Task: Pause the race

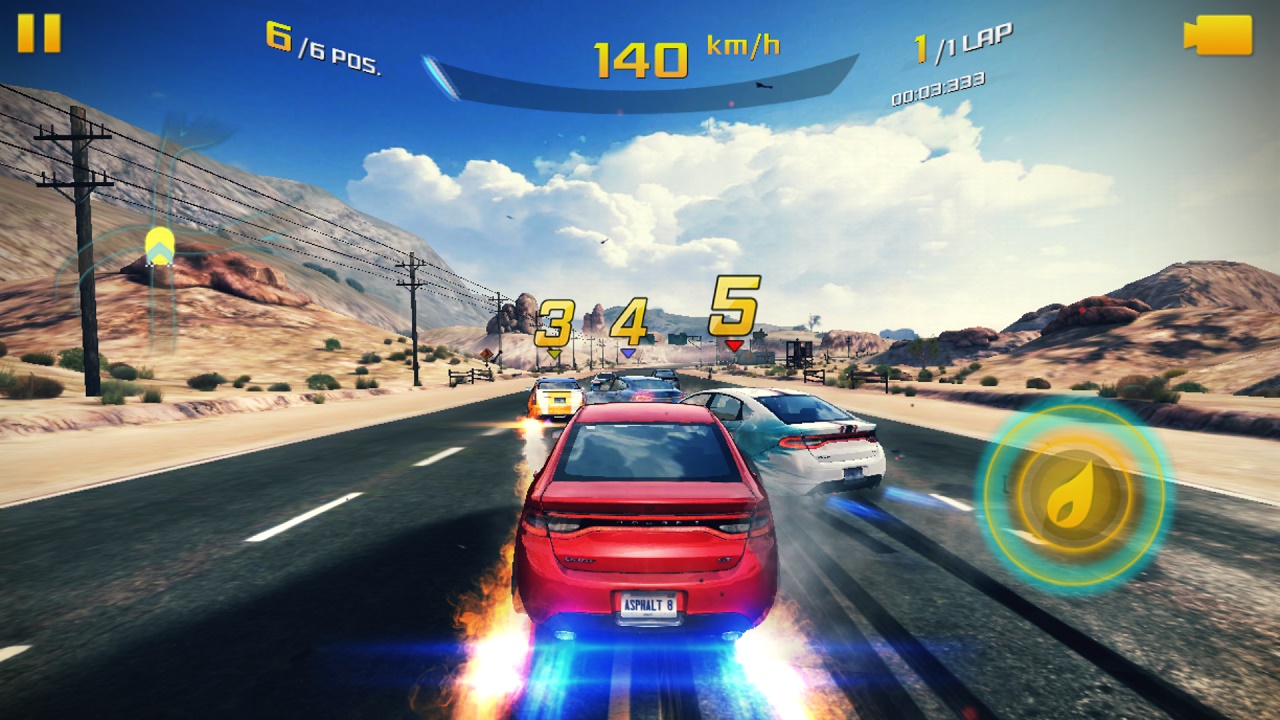Action: 39,33
